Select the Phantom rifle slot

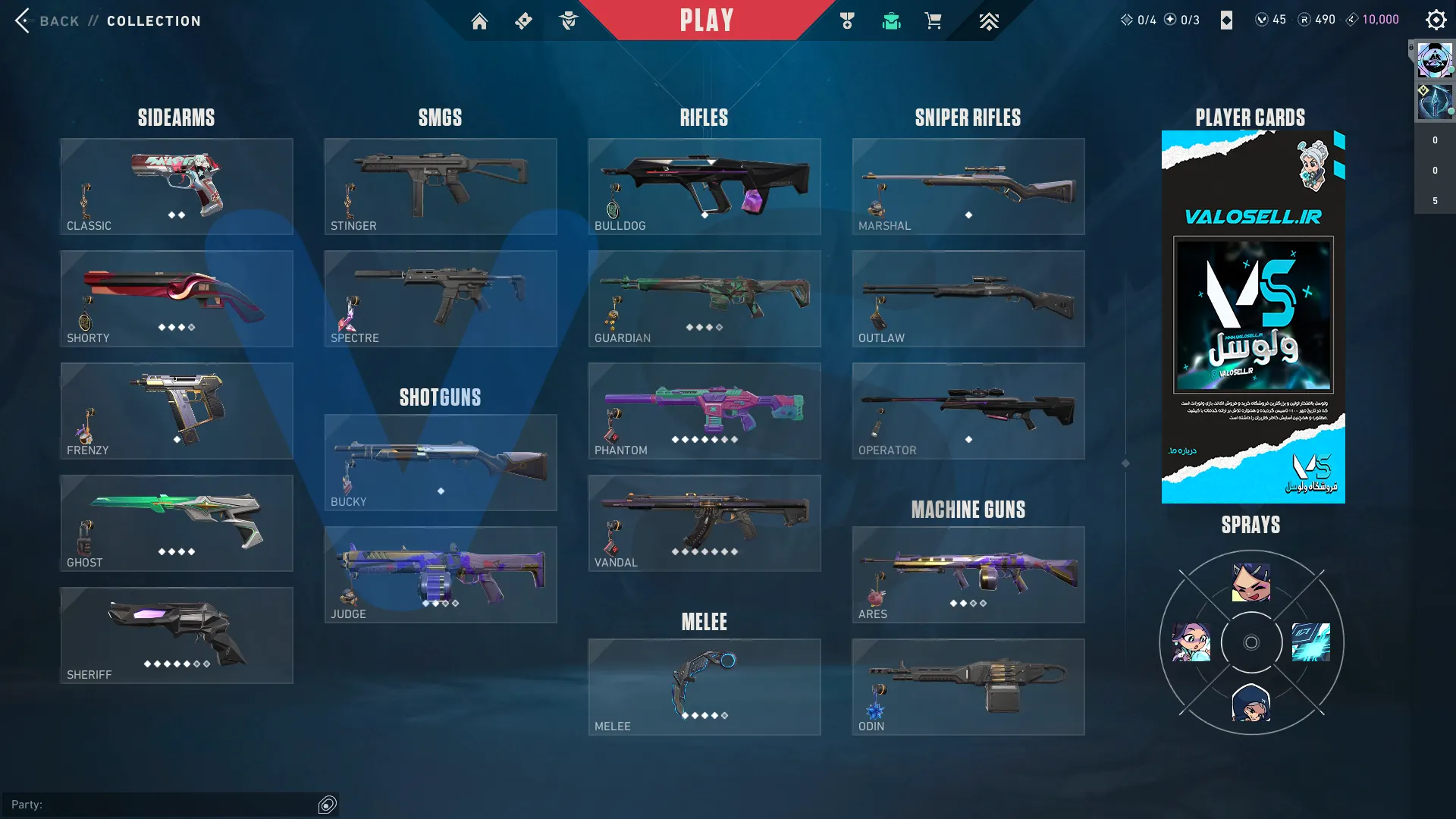point(704,411)
